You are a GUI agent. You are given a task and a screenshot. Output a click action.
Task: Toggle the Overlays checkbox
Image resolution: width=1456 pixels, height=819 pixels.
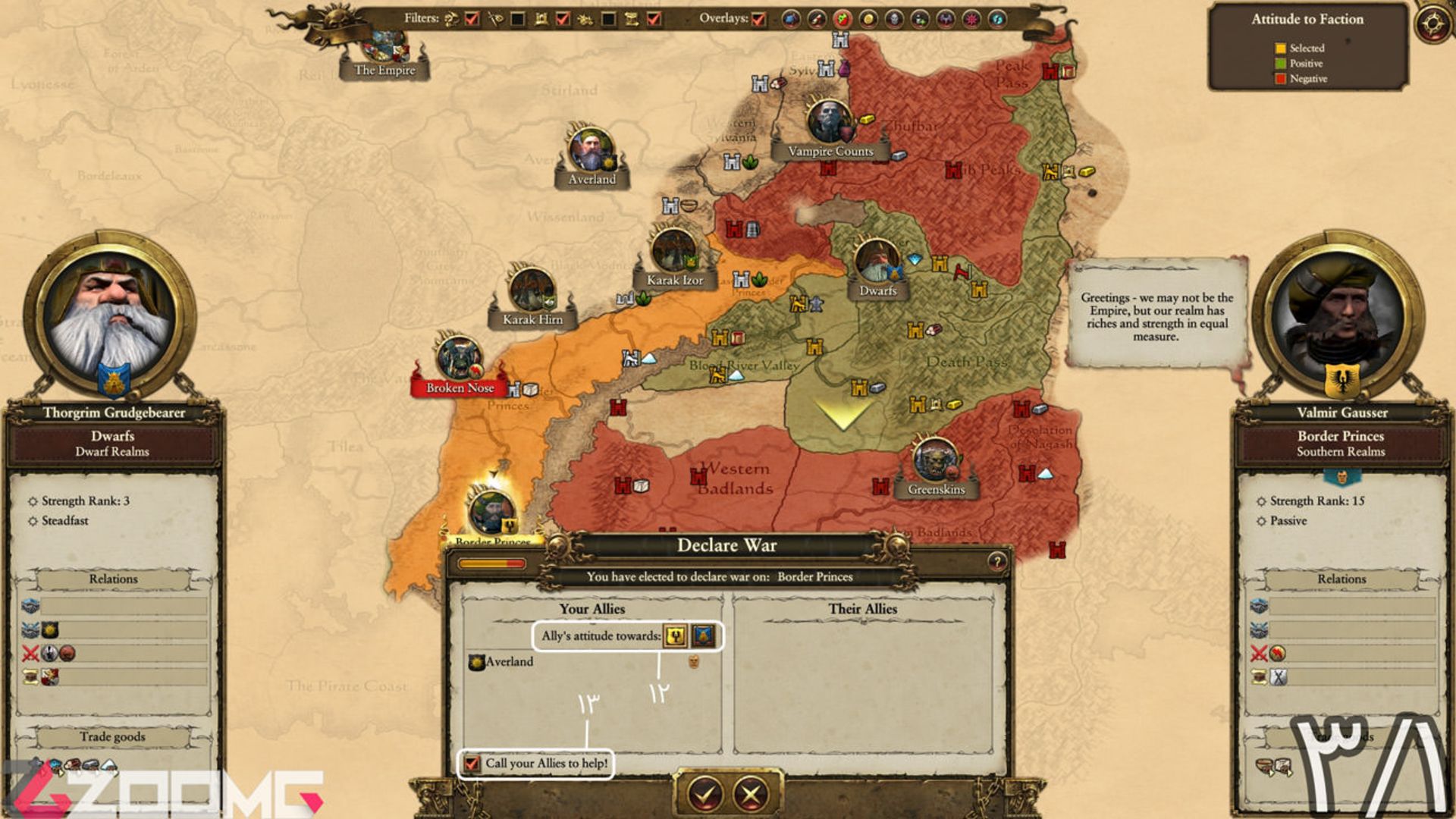pos(758,19)
